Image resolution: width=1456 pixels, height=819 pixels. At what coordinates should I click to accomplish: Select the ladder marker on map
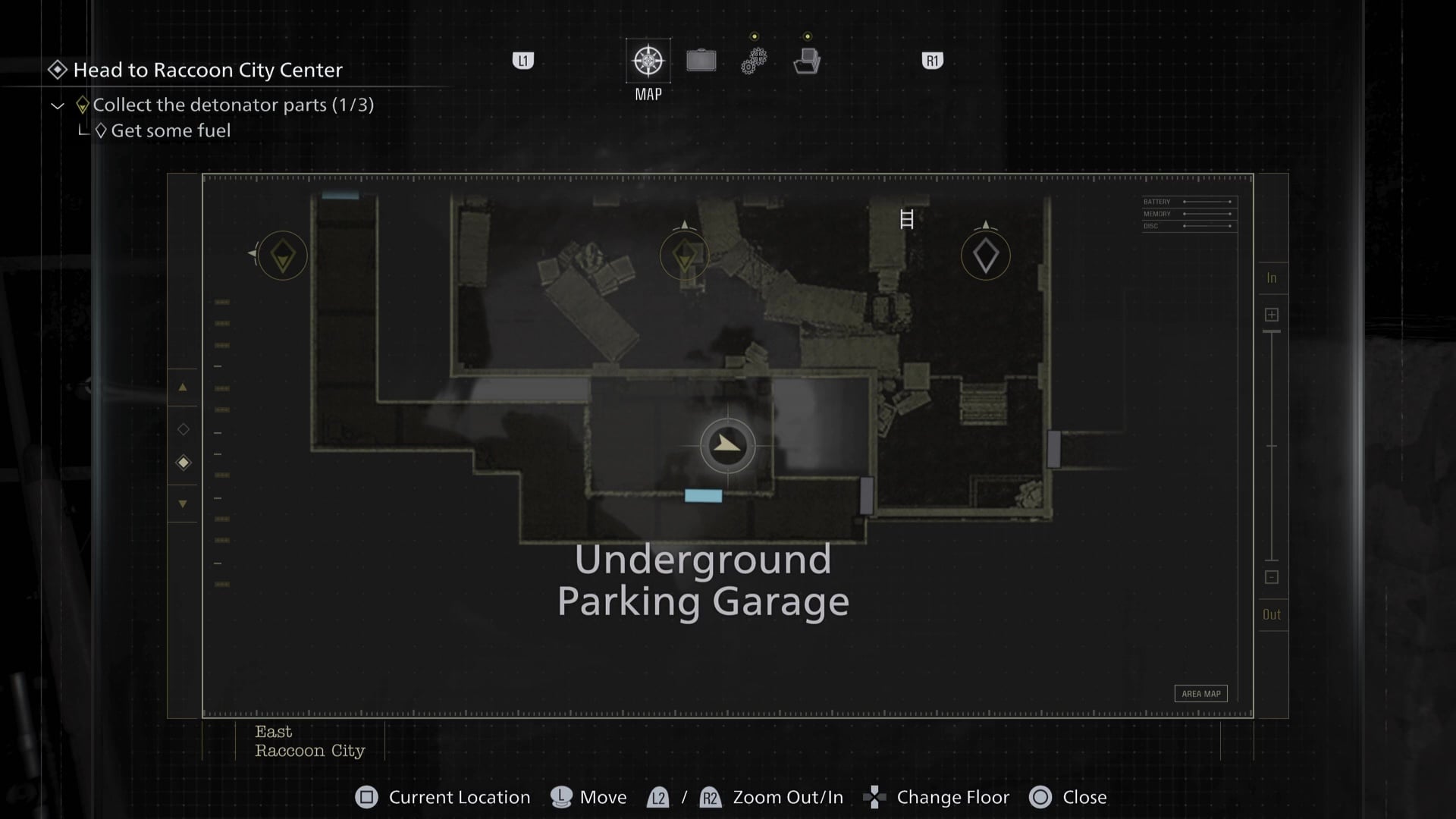[906, 219]
